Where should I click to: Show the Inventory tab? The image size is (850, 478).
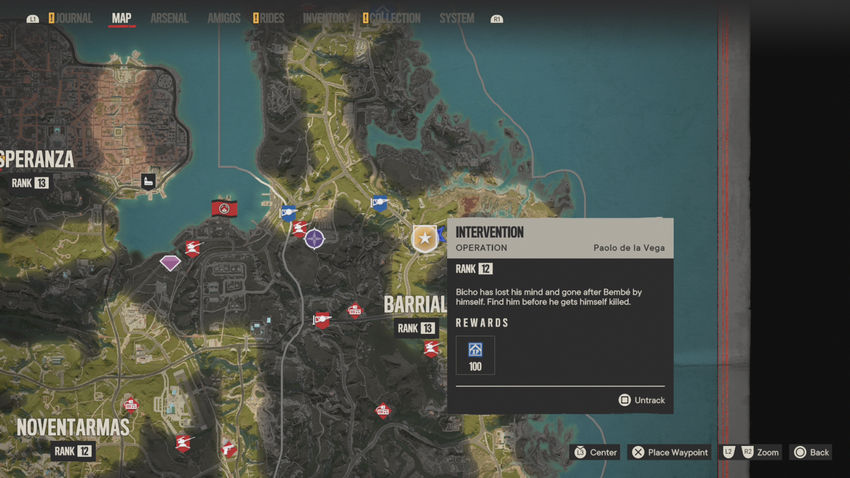[326, 18]
